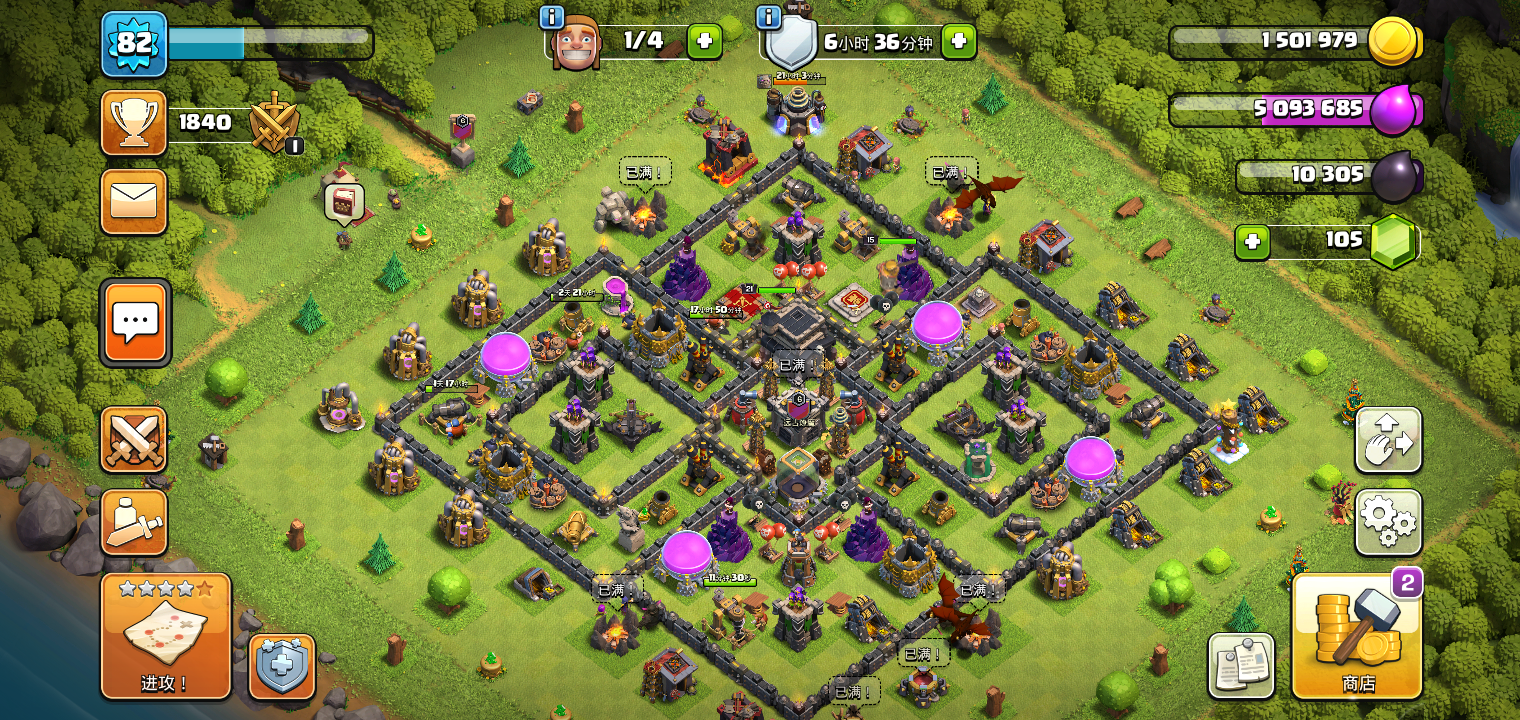Tap the gold coin resource icon

click(x=1392, y=42)
